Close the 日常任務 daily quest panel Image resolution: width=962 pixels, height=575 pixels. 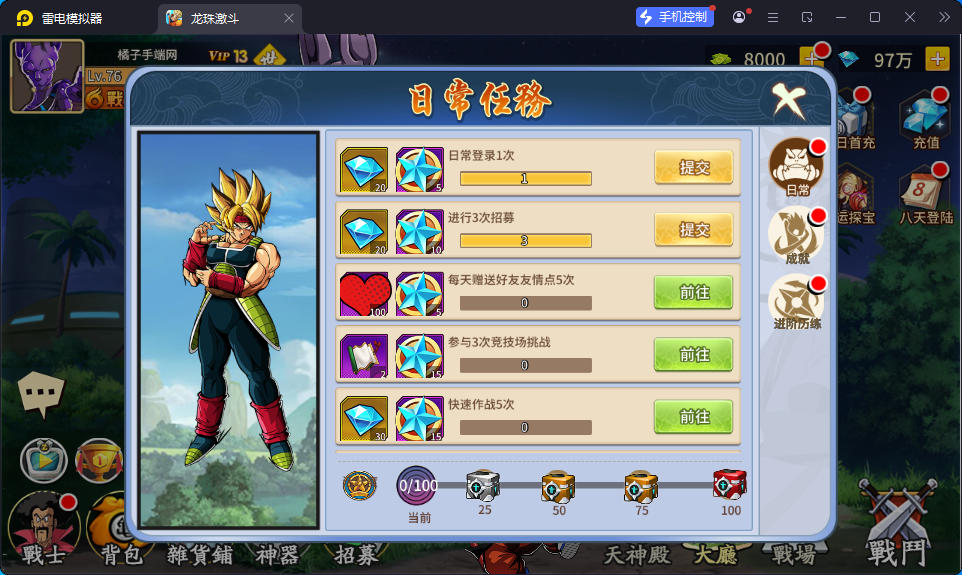point(788,99)
